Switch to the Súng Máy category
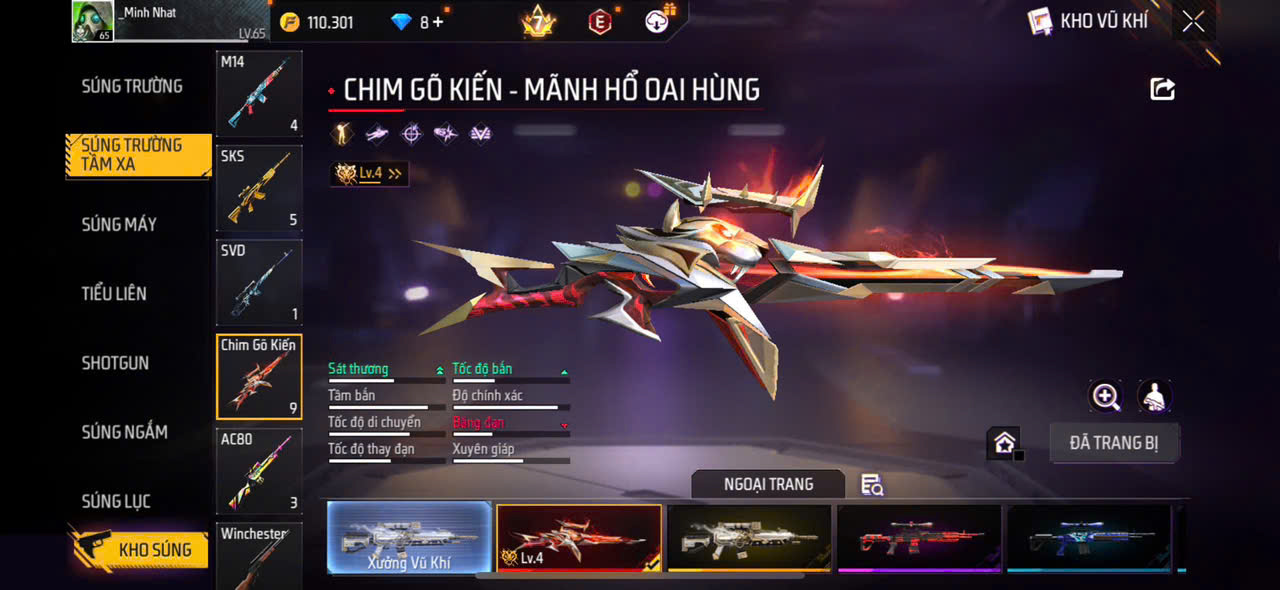 119,225
